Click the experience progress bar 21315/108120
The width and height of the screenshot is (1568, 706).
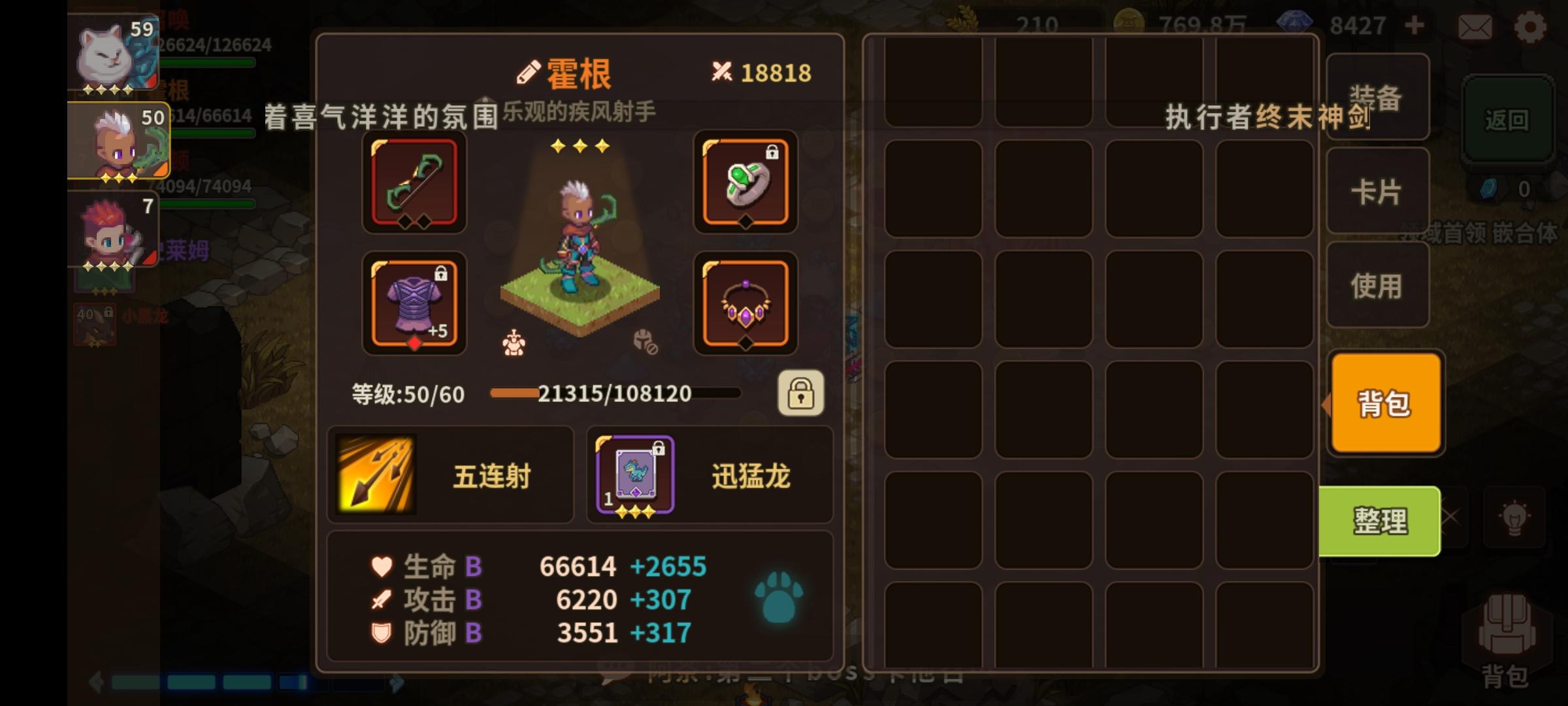click(x=614, y=394)
